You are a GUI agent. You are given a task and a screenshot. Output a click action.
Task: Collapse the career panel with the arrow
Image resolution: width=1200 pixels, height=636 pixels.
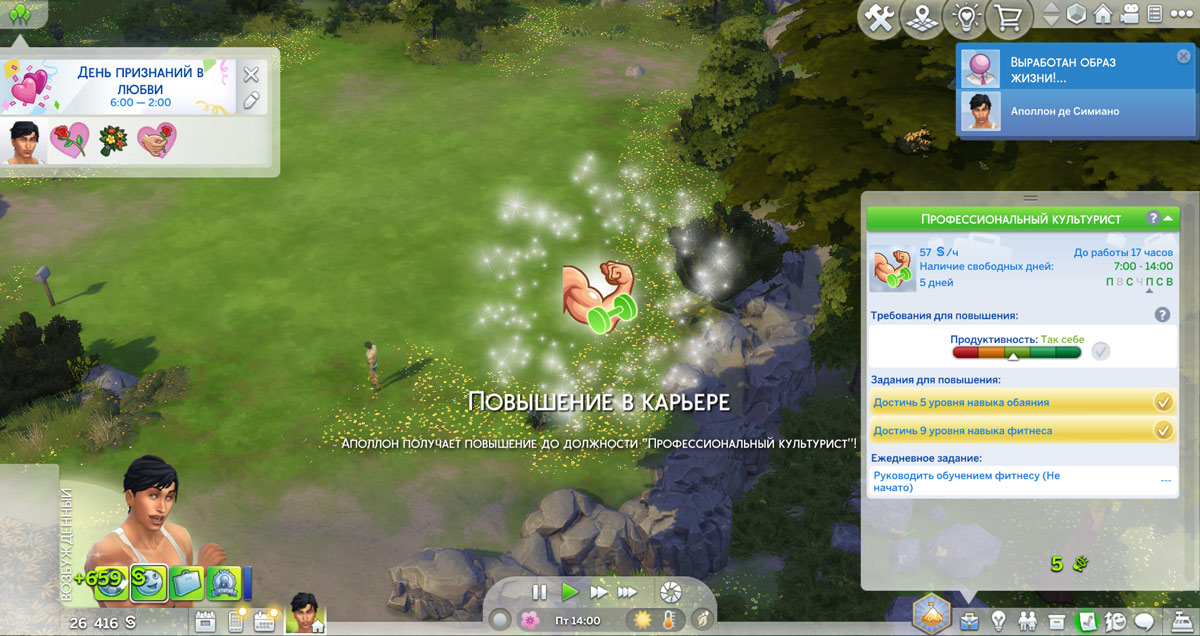point(1167,217)
